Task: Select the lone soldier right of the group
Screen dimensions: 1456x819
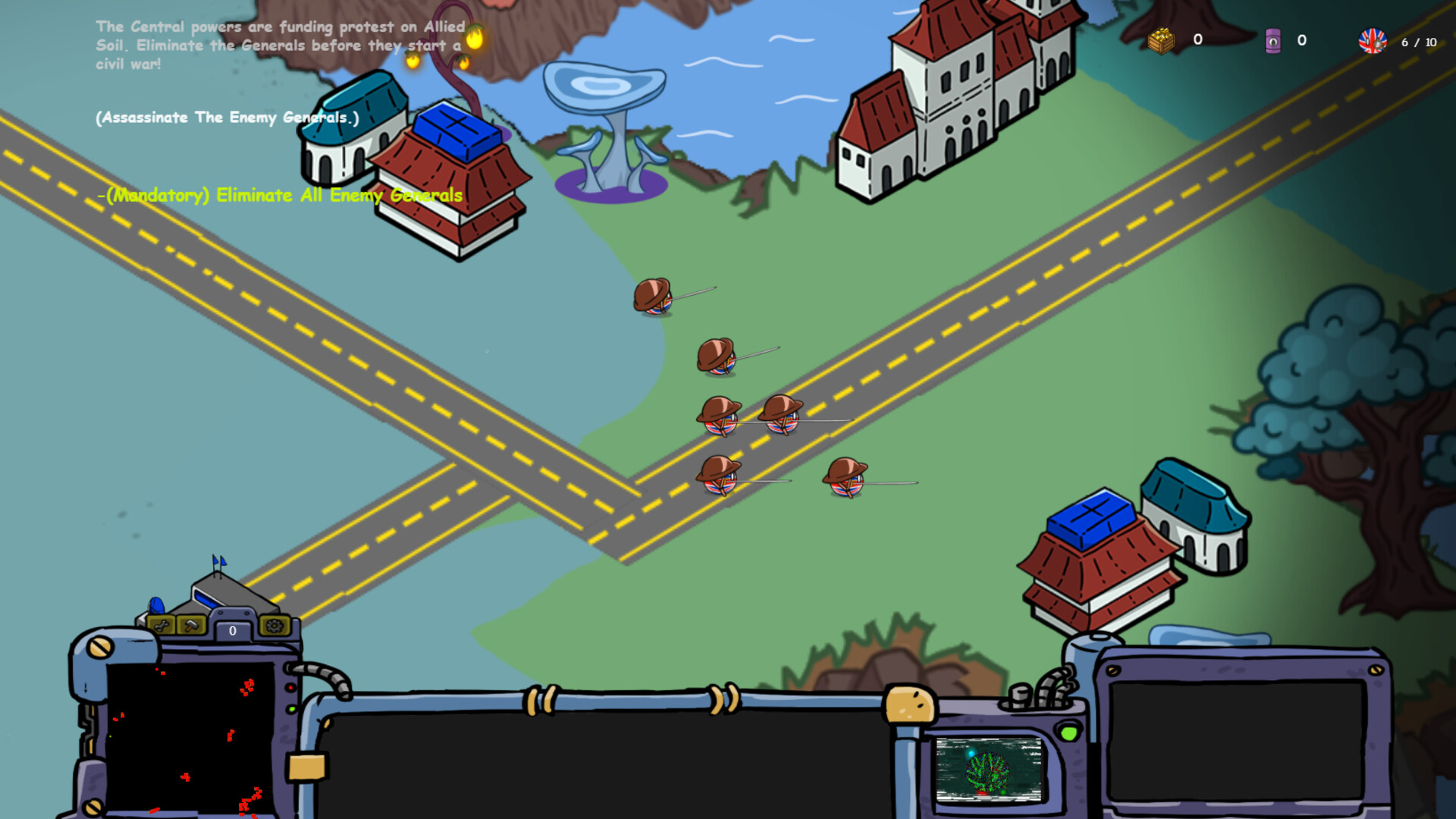Action: point(844,481)
